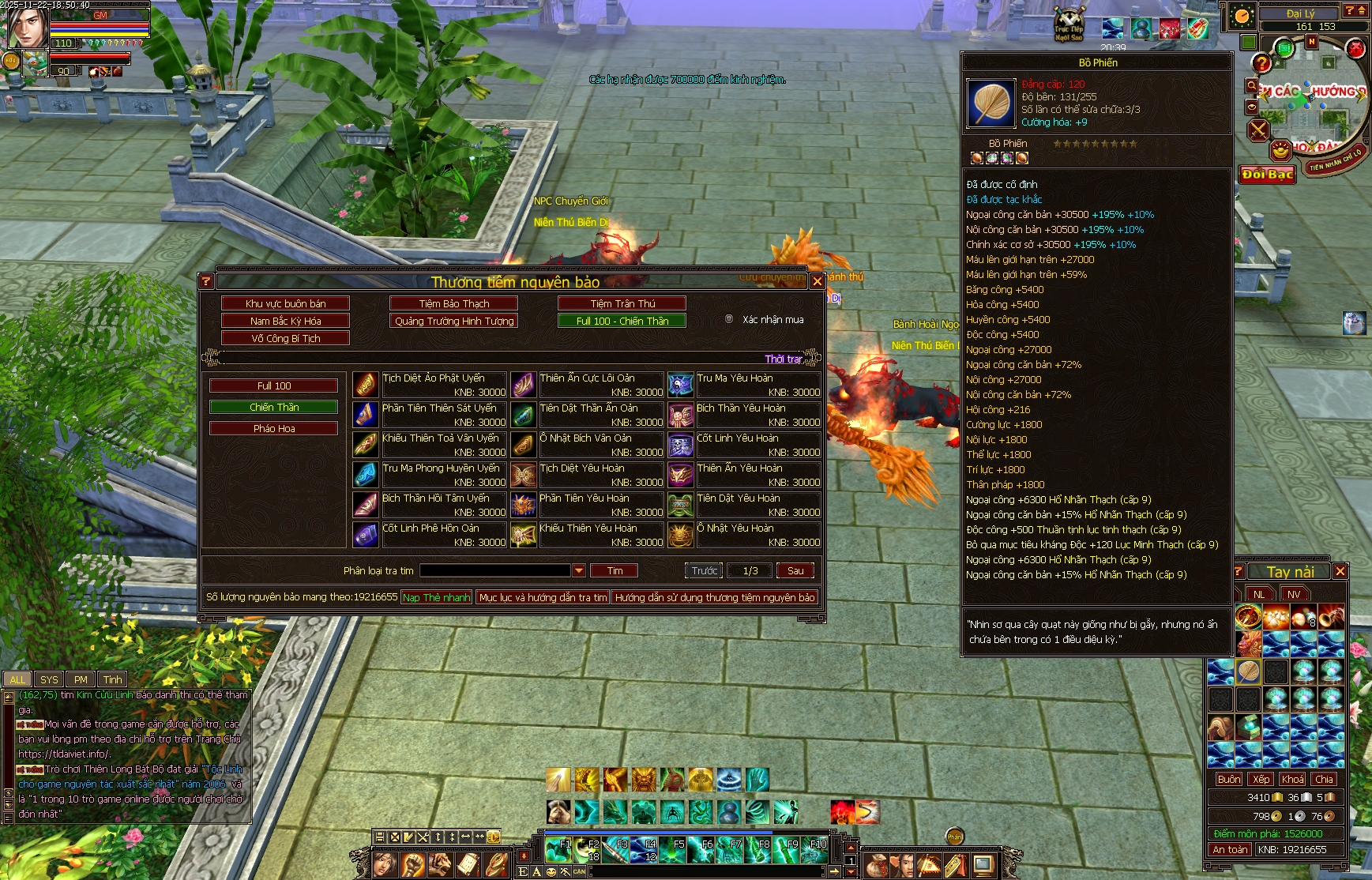Select the Full 100 subcategory
The height and width of the screenshot is (880, 1372).
click(x=273, y=385)
